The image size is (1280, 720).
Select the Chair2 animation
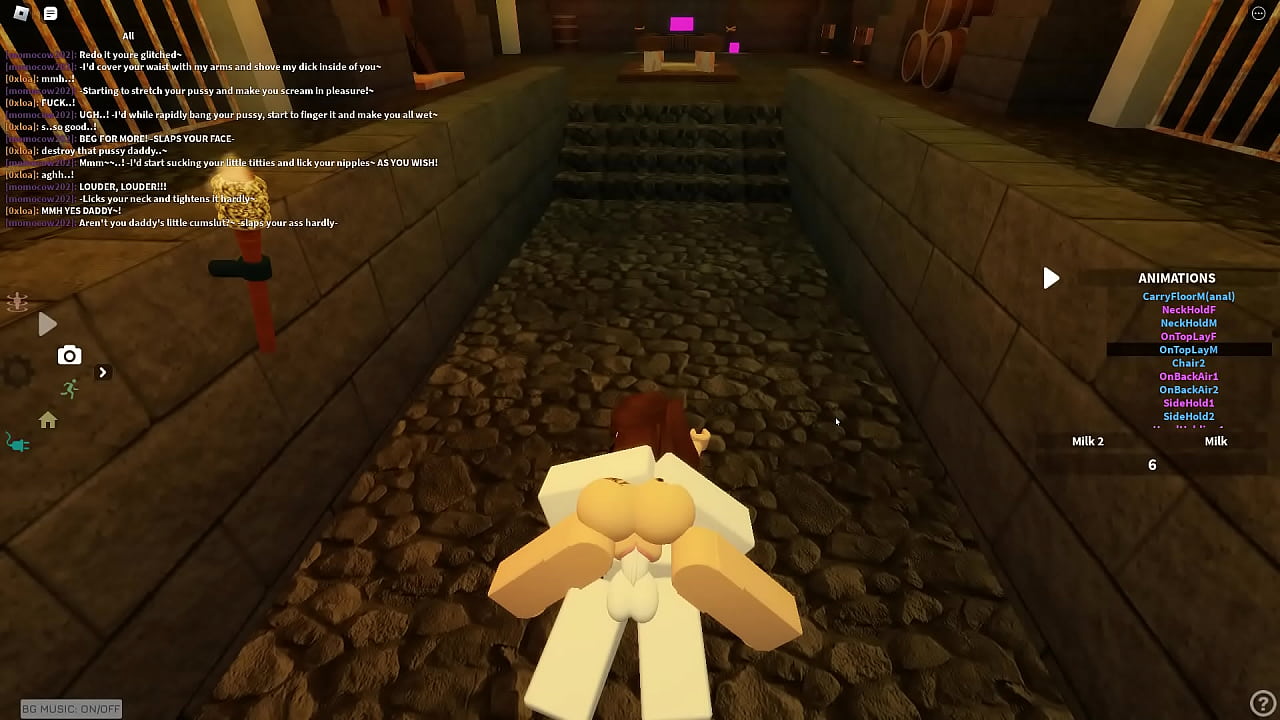pos(1188,362)
